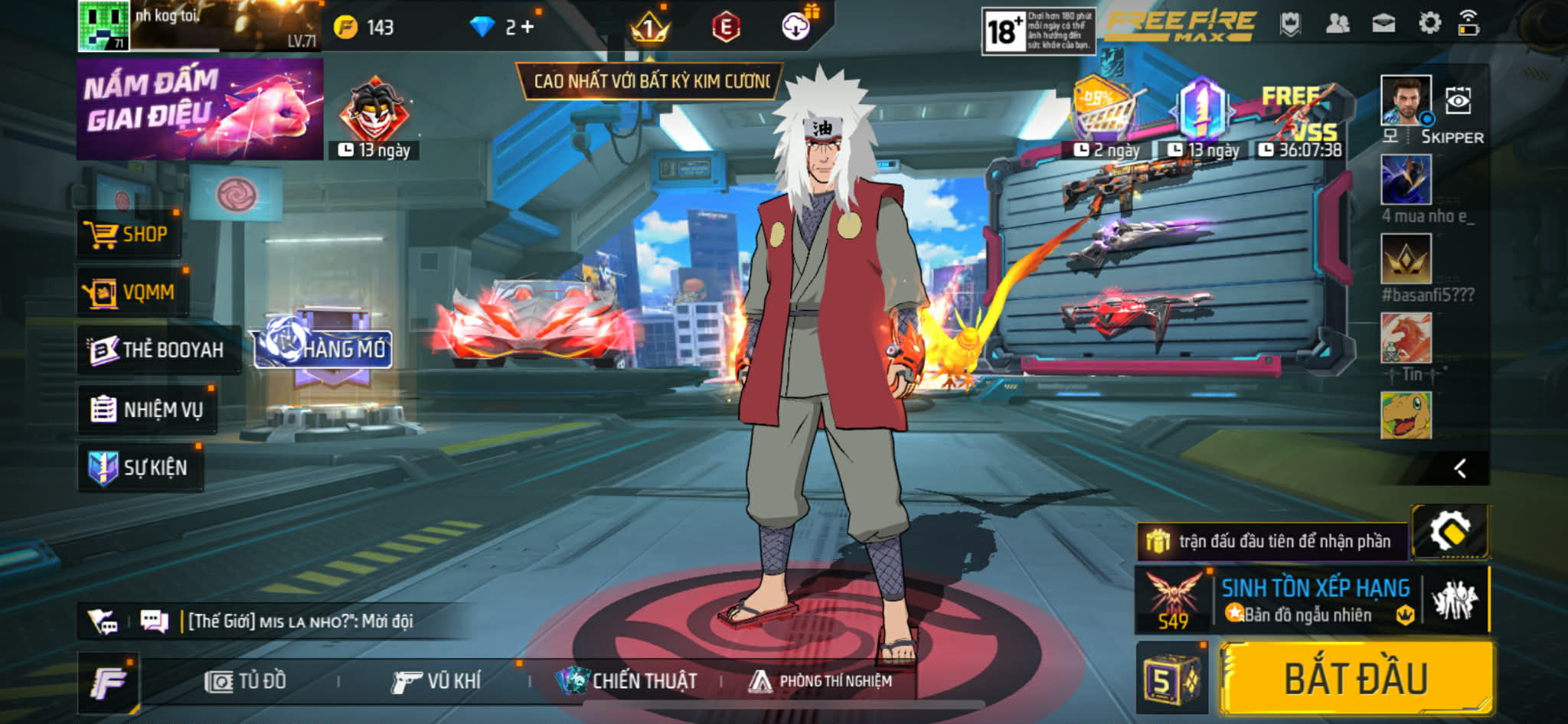View the NHIỆM VỤ missions list

point(146,409)
